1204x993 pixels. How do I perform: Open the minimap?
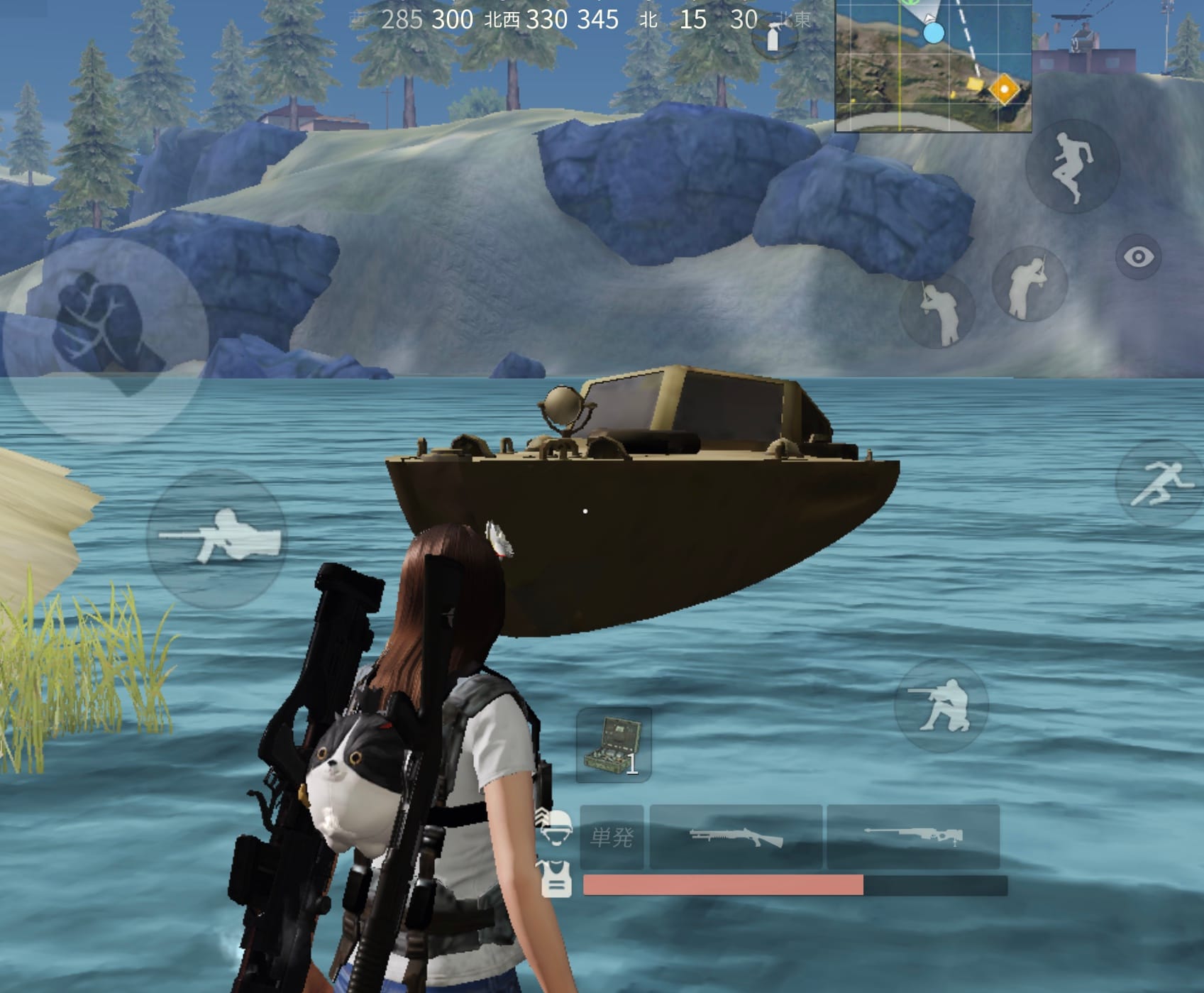point(933,65)
